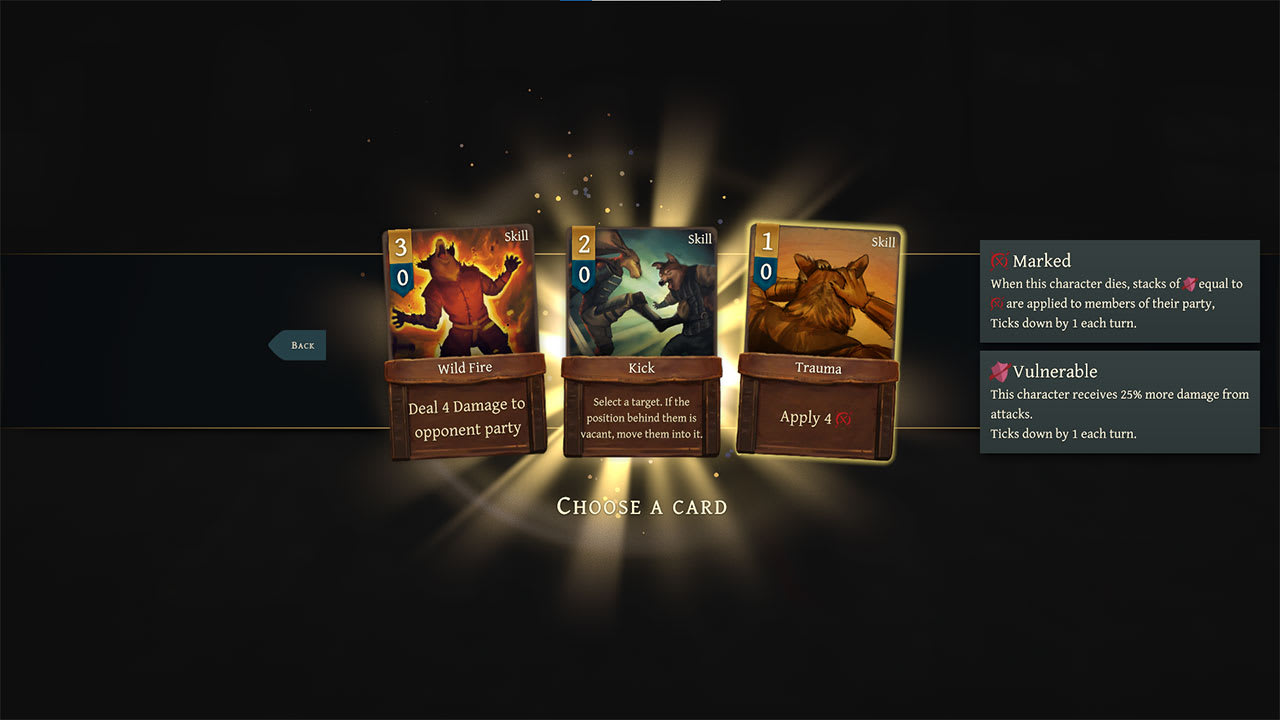Click the Marked tooltip panel
This screenshot has height=720, width=1280.
[1119, 290]
